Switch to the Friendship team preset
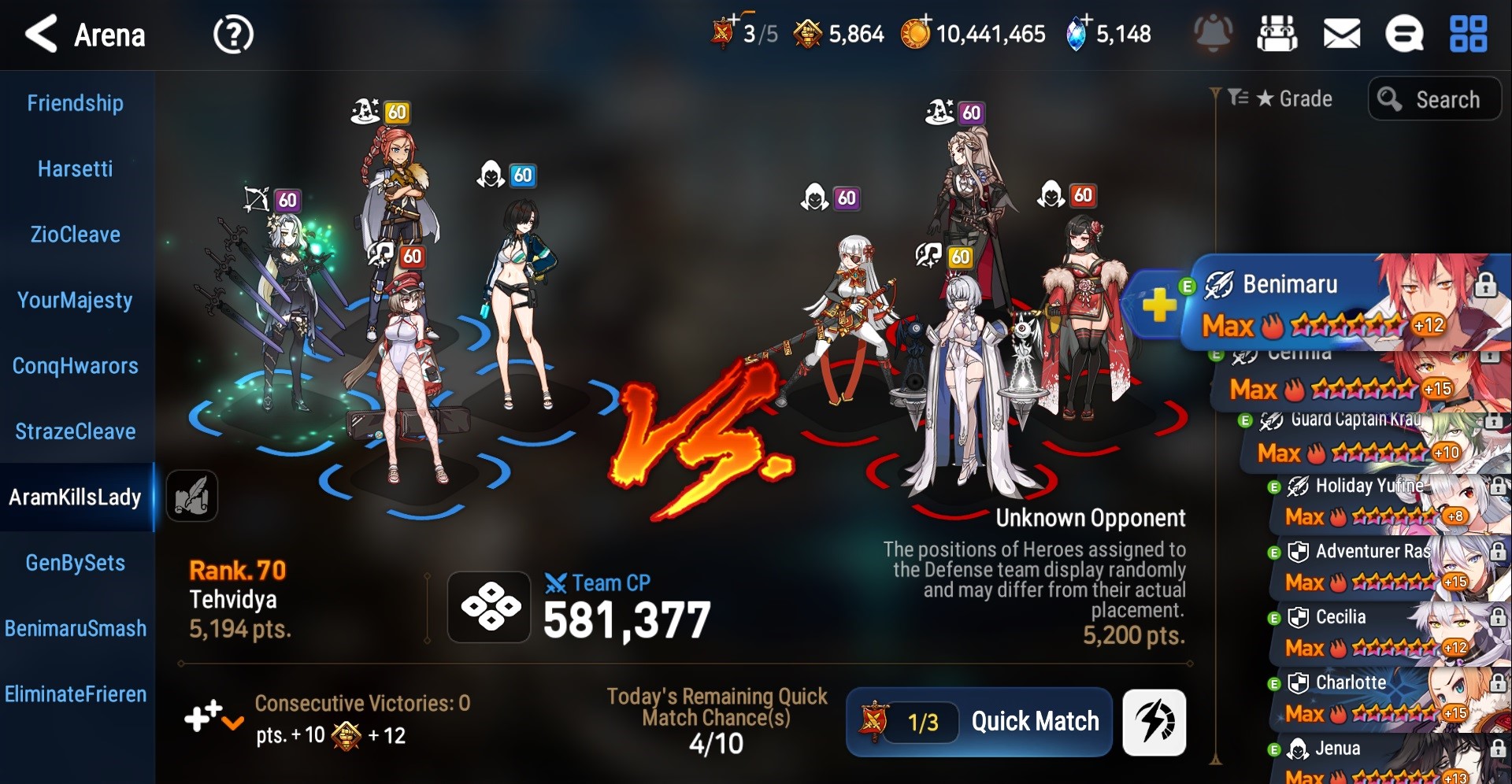Viewport: 1512px width, 784px height. pos(76,103)
